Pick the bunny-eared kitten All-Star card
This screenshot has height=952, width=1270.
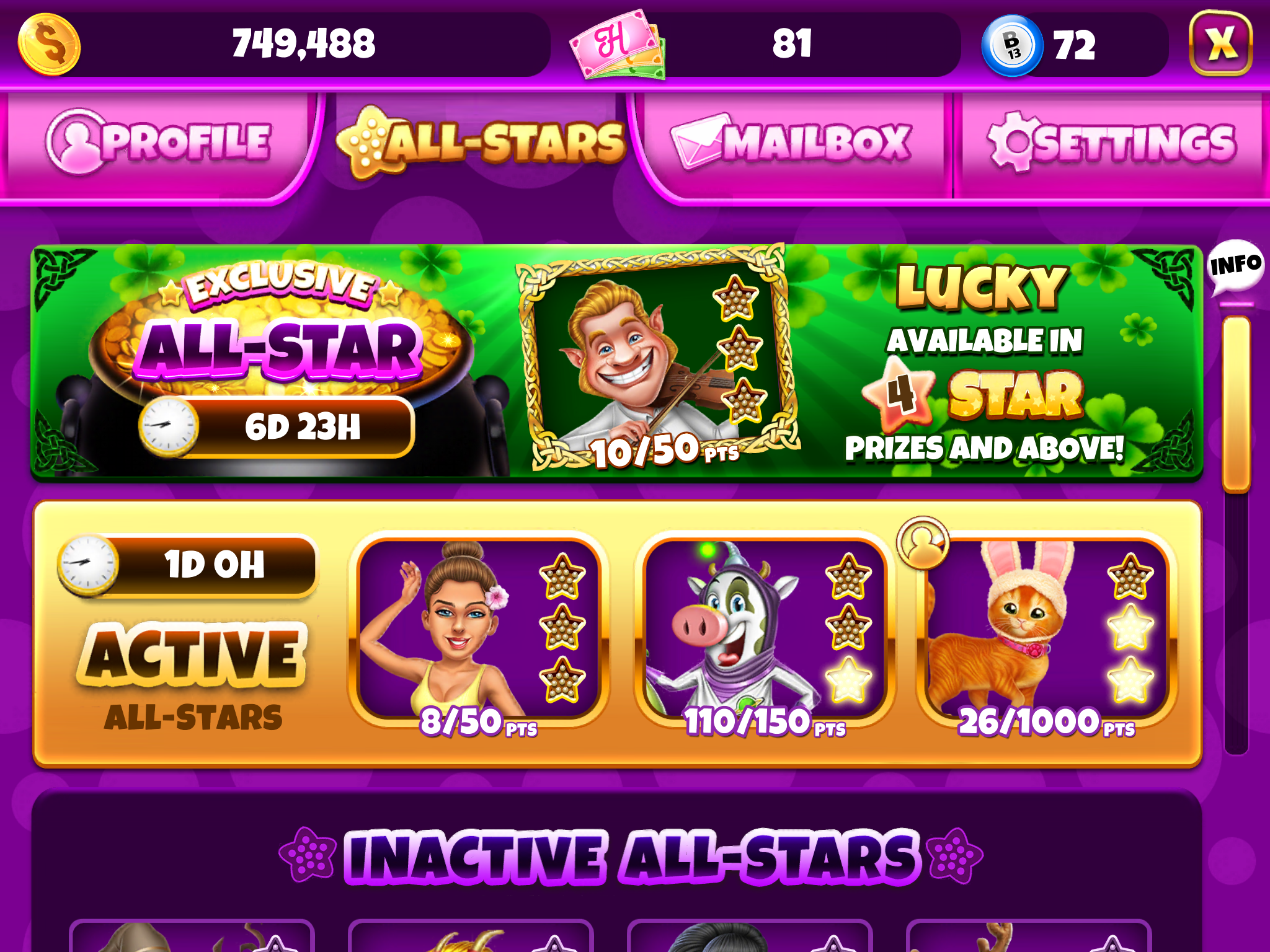[1047, 631]
